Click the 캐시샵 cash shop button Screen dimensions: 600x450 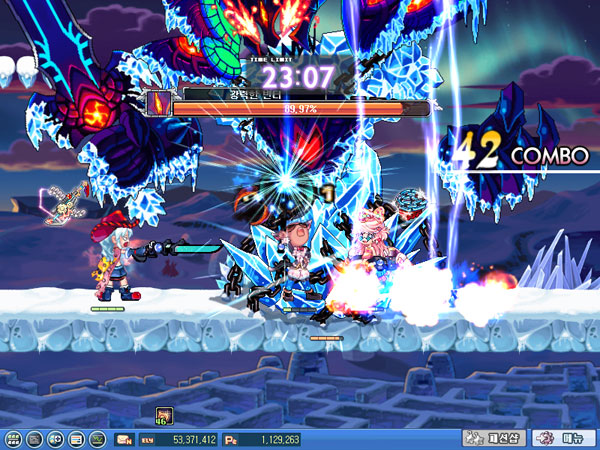tap(494, 438)
